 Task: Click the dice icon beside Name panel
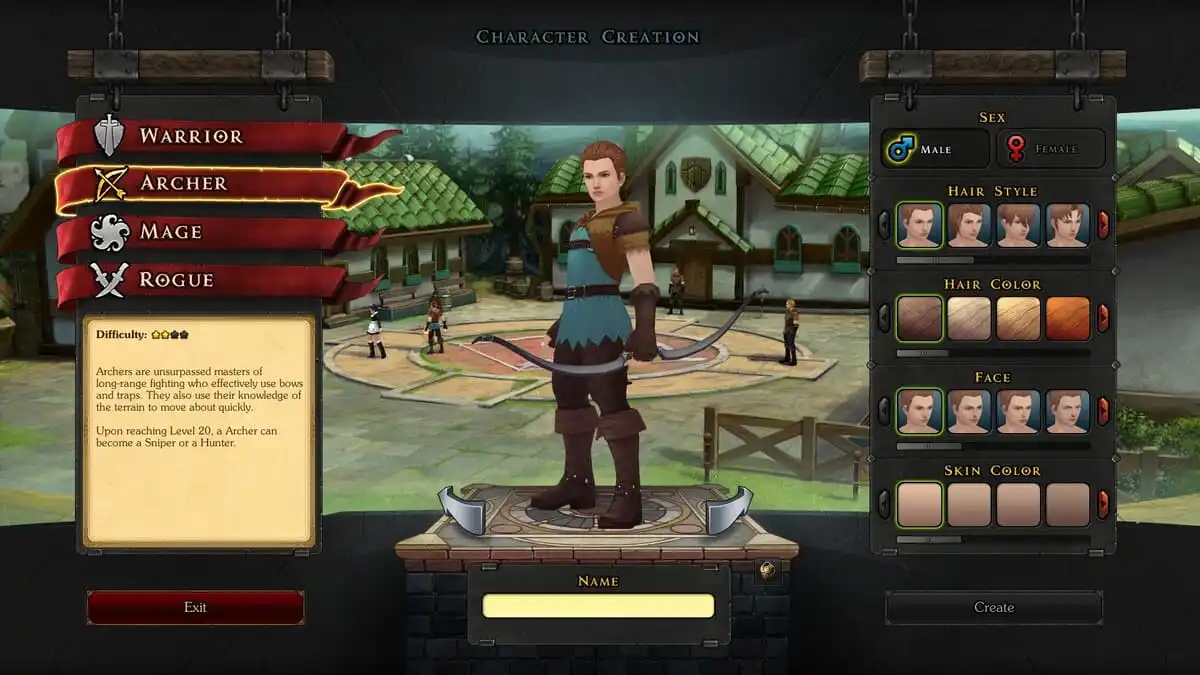pyautogui.click(x=767, y=571)
